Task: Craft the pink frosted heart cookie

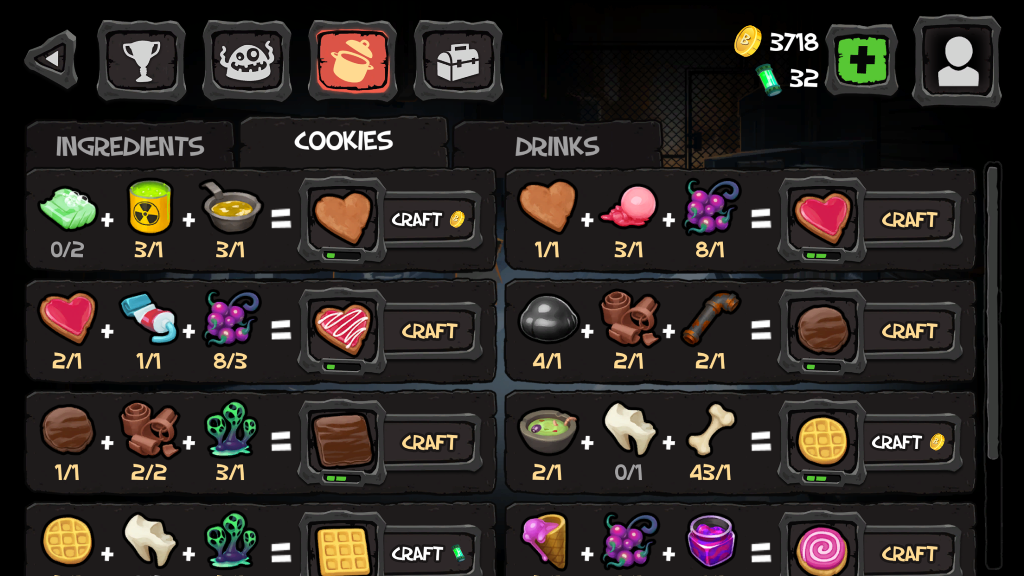Action: (x=908, y=219)
